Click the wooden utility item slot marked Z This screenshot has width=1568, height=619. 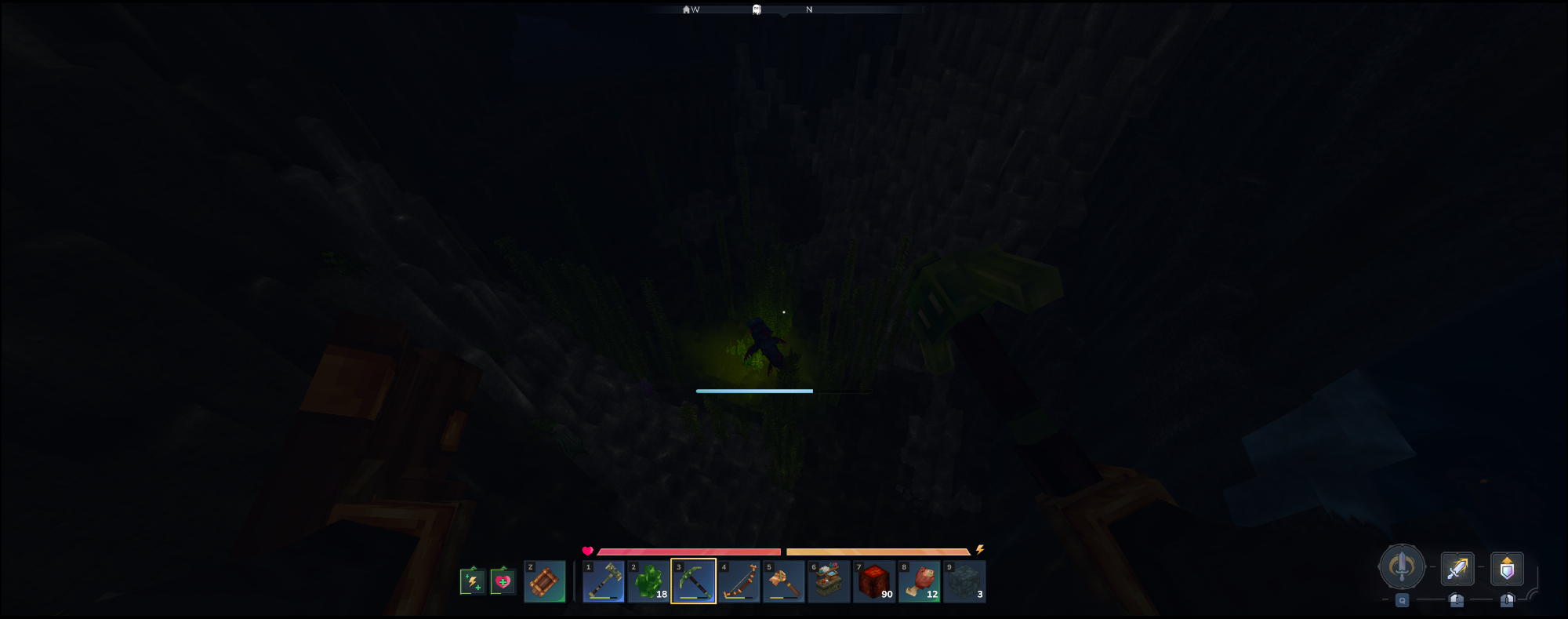click(545, 581)
